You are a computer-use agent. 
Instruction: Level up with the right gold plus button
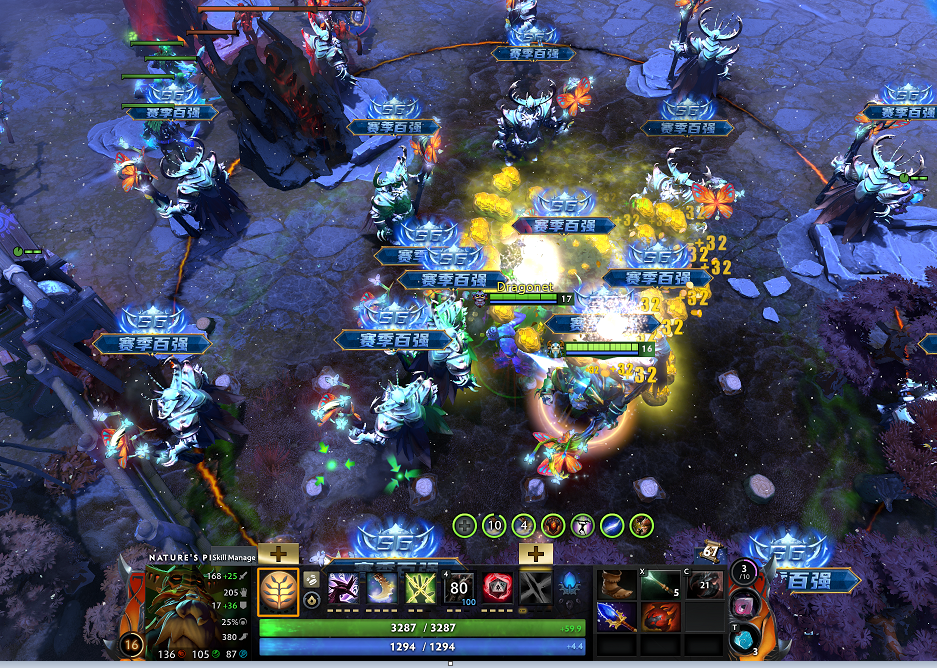pos(536,552)
